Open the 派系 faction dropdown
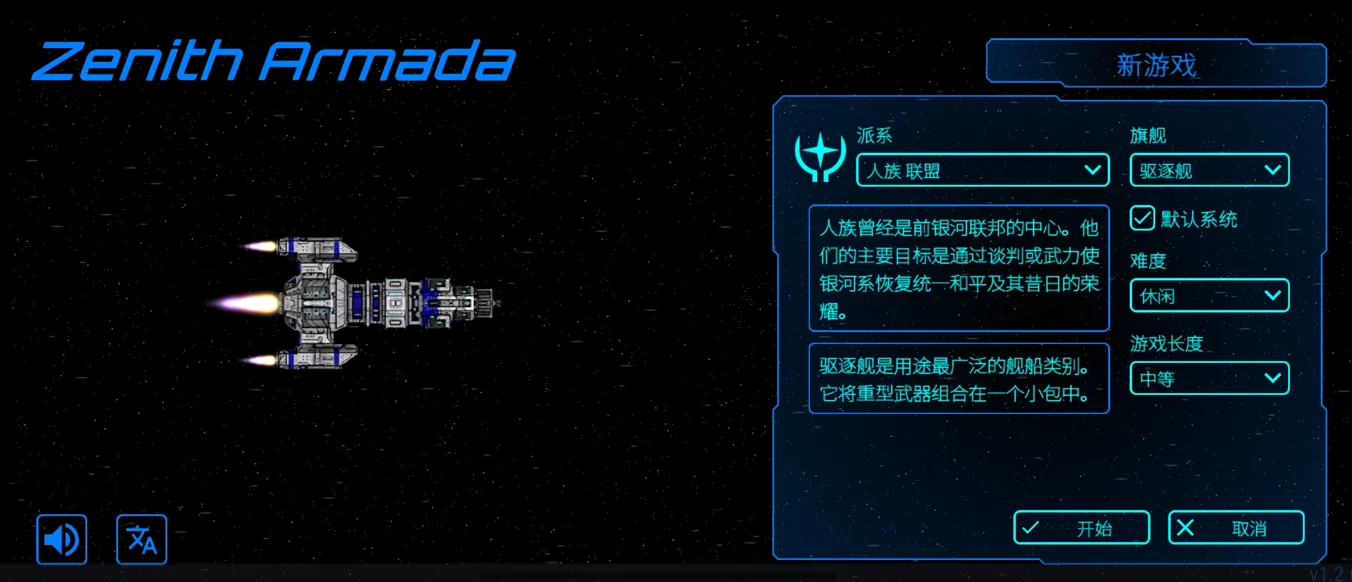This screenshot has height=582, width=1352. 982,170
